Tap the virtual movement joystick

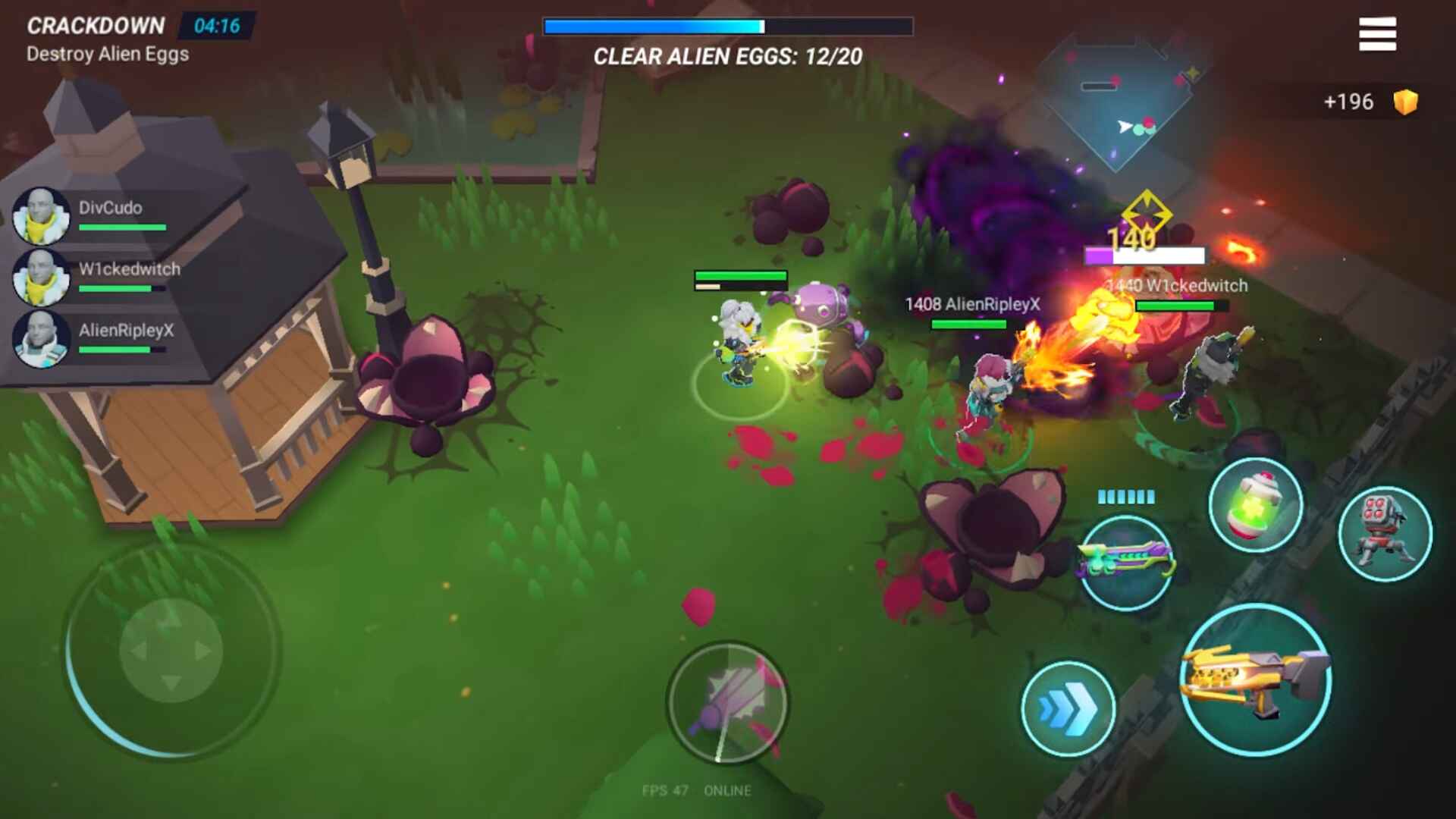(171, 651)
